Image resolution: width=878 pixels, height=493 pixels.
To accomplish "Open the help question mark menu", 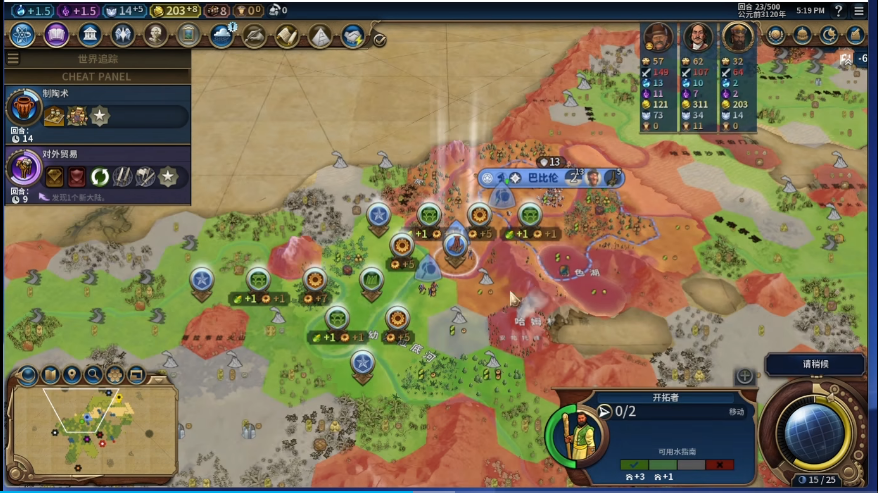I will pos(838,10).
